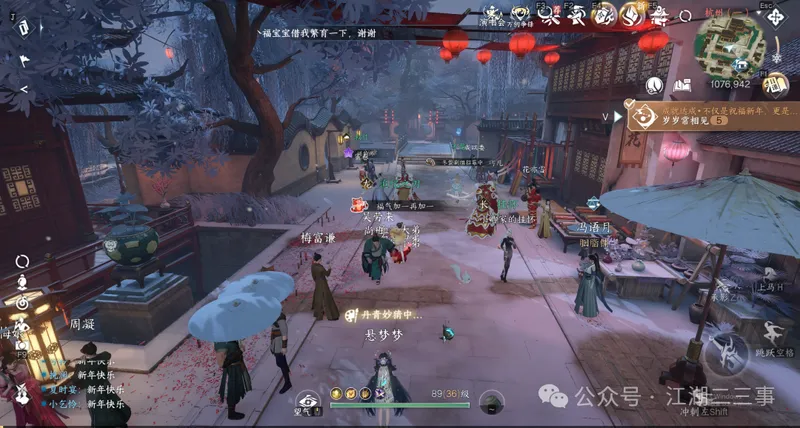Screen dimensions: 800x428
Task: Click the round item slot beside level bar
Action: 491,402
